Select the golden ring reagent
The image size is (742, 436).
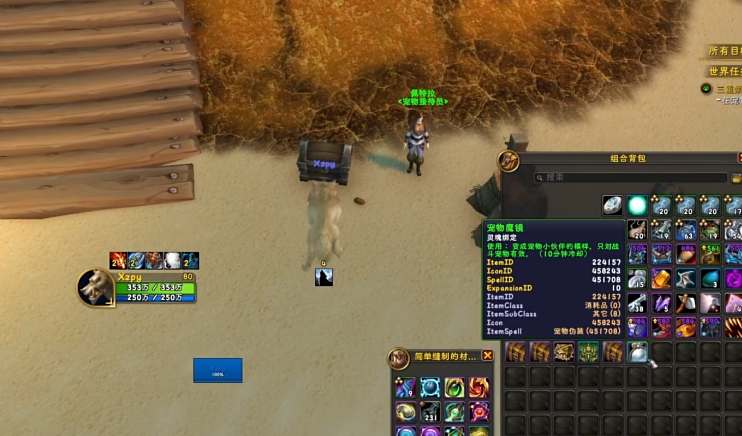coord(406,411)
